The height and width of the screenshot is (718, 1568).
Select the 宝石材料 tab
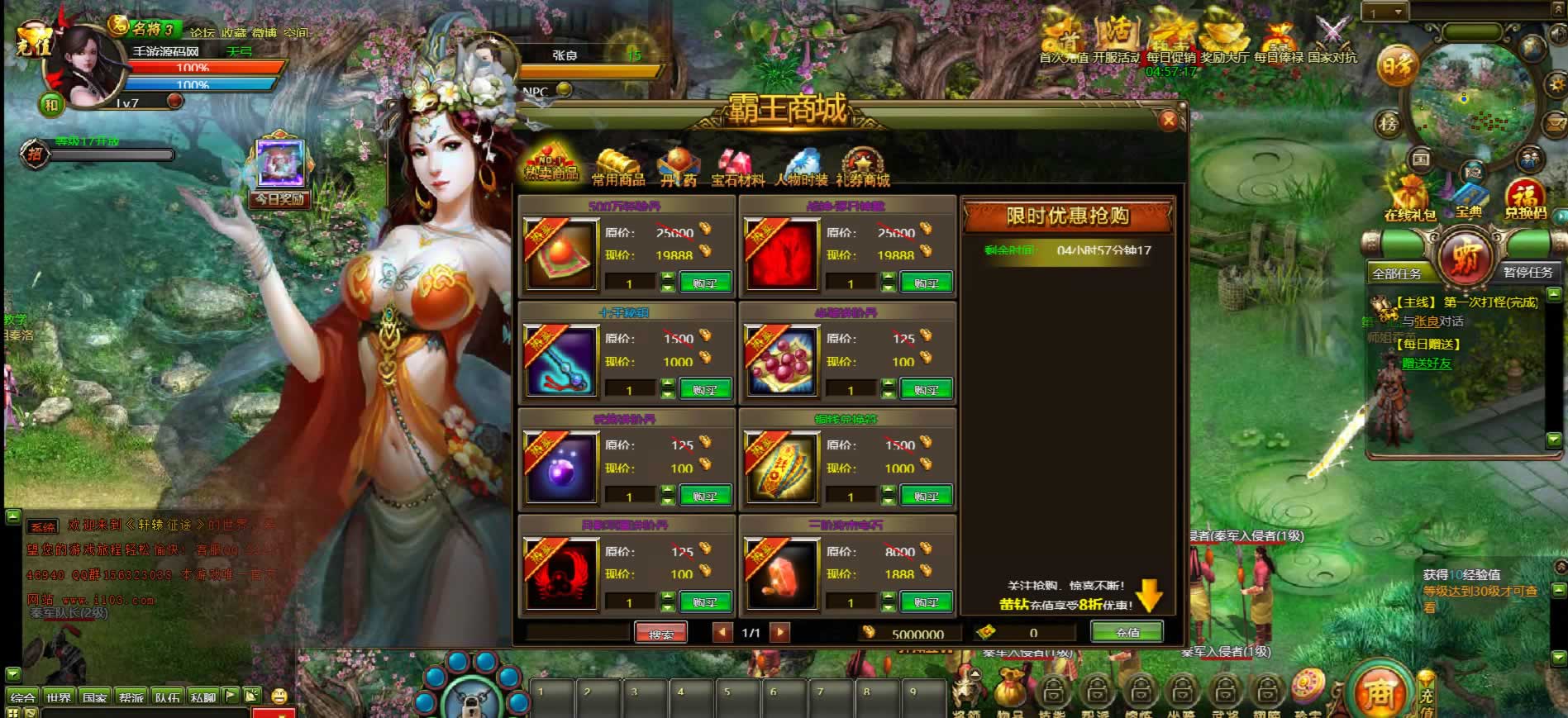[737, 168]
